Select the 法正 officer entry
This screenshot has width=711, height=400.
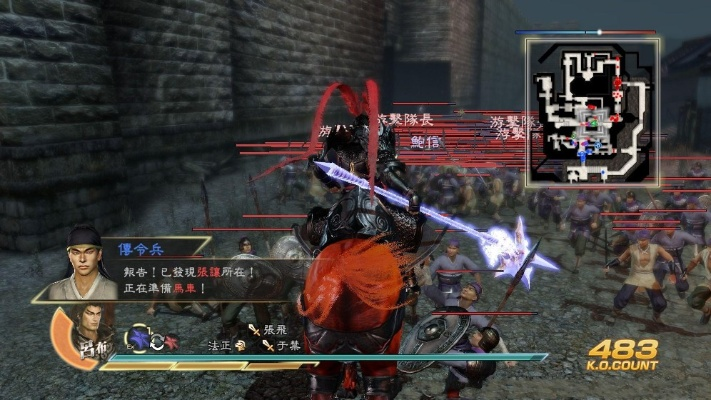click(x=225, y=345)
